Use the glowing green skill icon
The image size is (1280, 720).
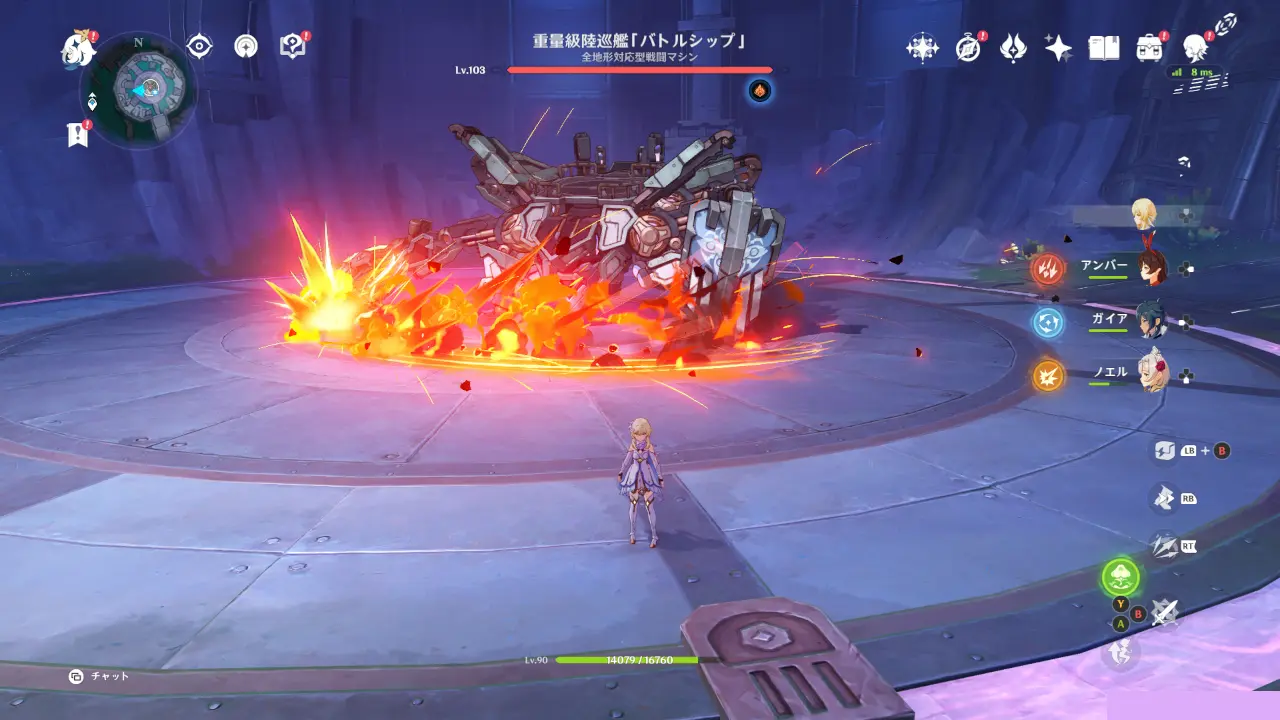1120,576
